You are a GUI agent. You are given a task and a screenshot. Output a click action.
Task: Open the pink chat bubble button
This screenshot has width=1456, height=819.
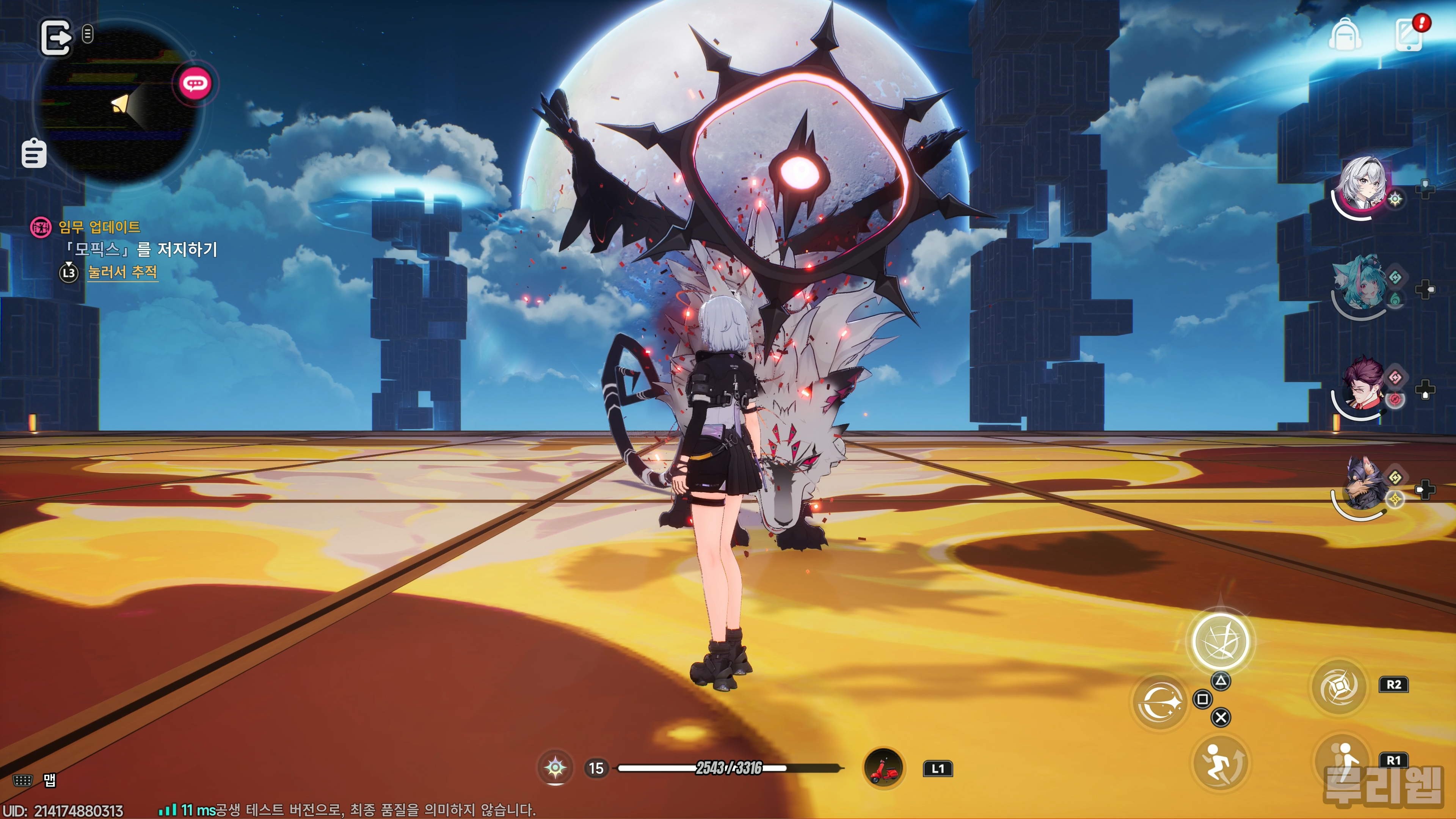196,84
